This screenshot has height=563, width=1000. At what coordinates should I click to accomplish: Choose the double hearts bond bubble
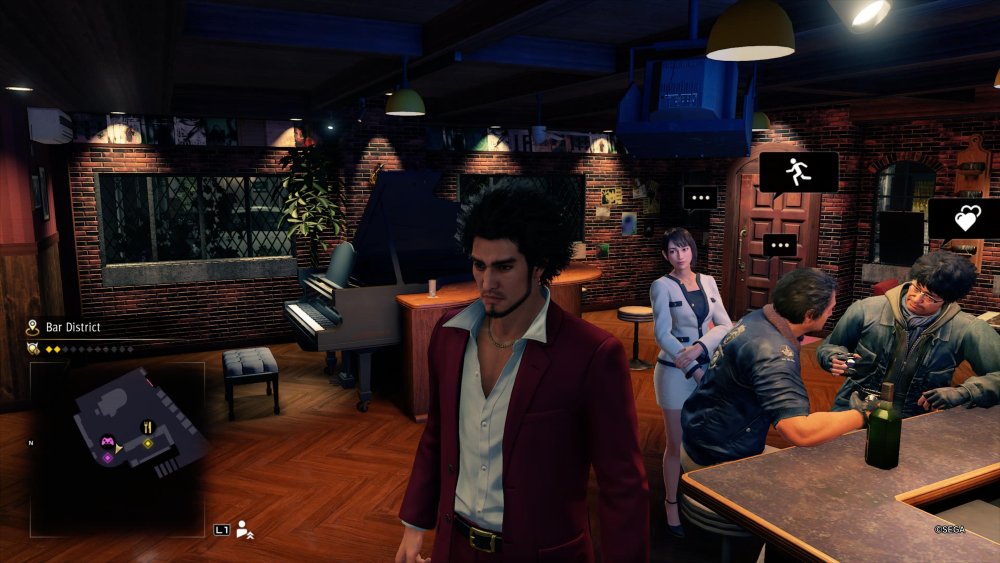tap(966, 218)
